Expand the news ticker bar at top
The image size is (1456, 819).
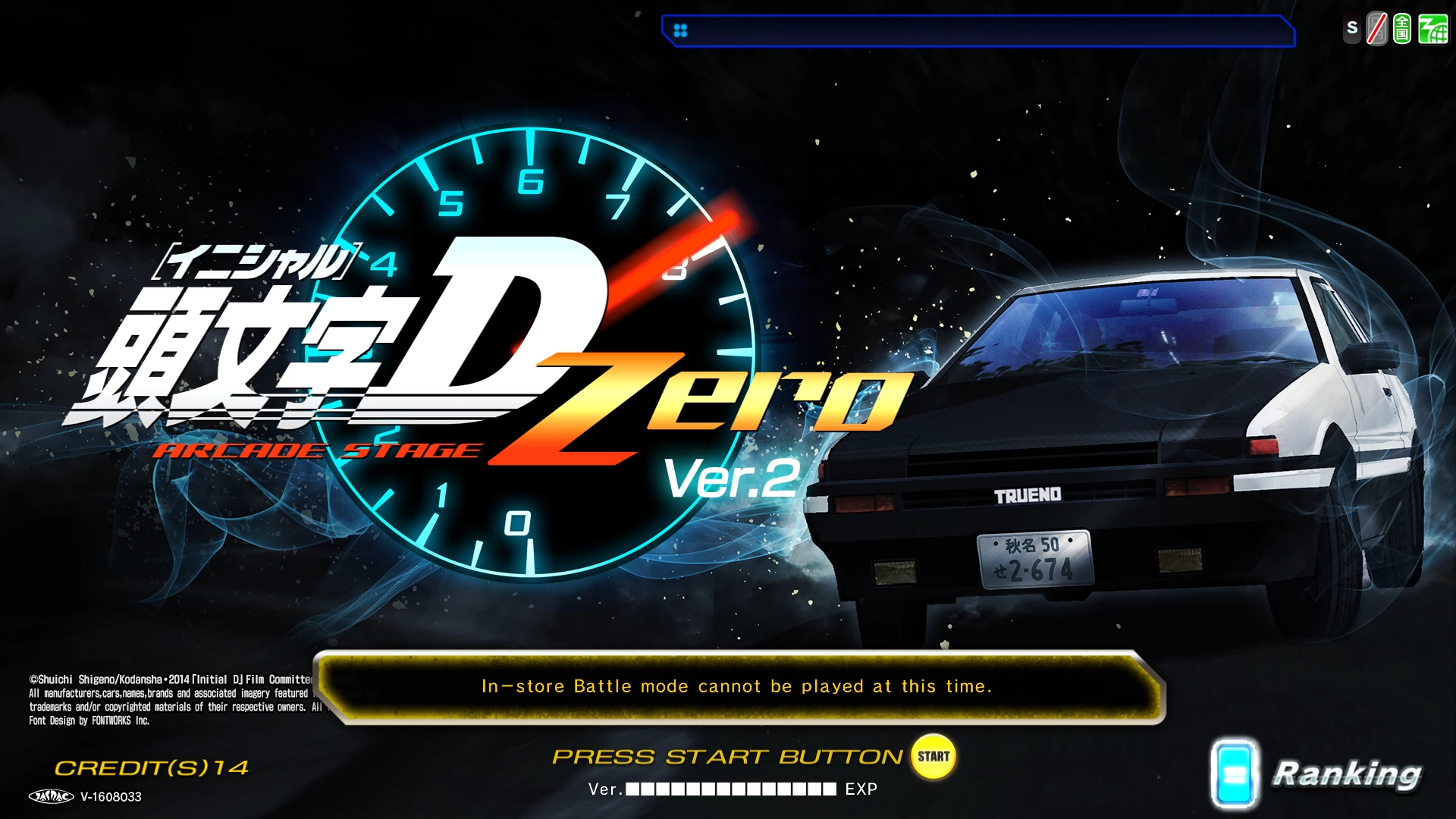click(x=978, y=32)
